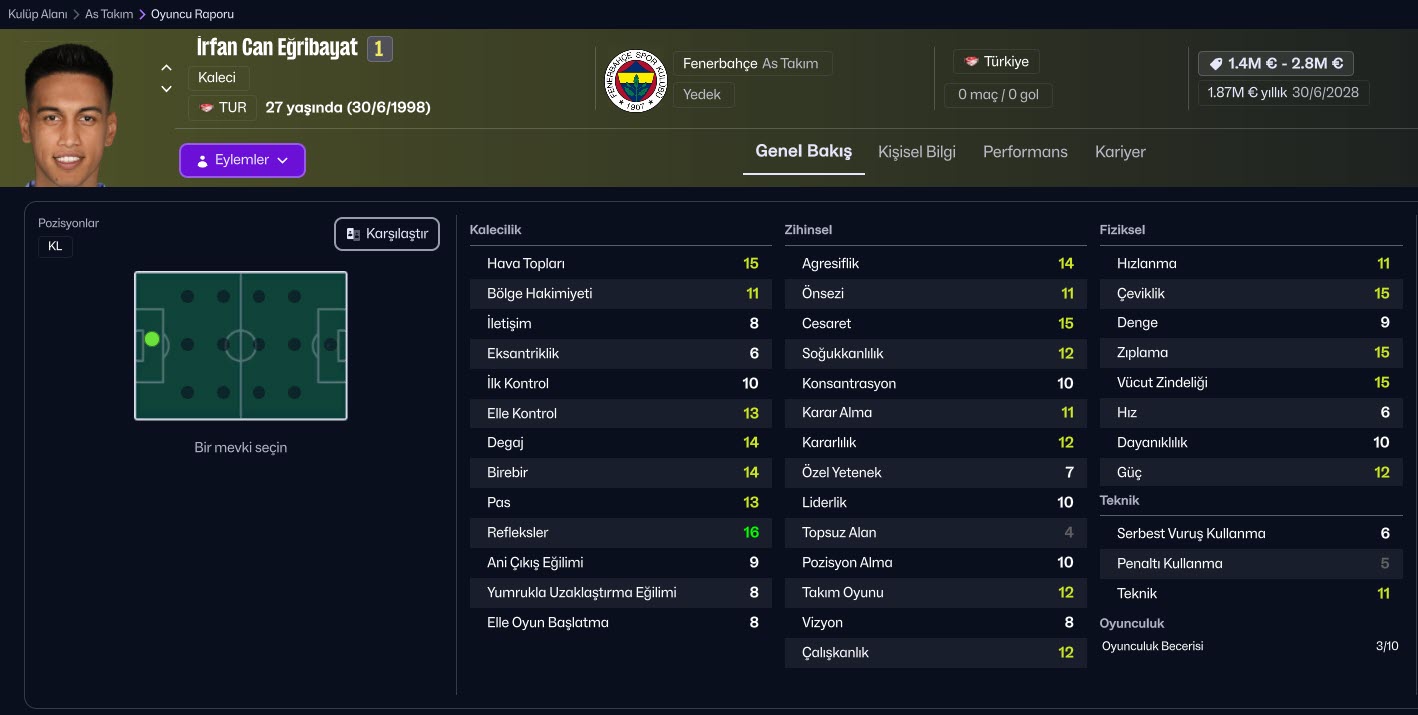
Task: Go to Kulüp Alanı breadcrumb
Action: [x=38, y=14]
